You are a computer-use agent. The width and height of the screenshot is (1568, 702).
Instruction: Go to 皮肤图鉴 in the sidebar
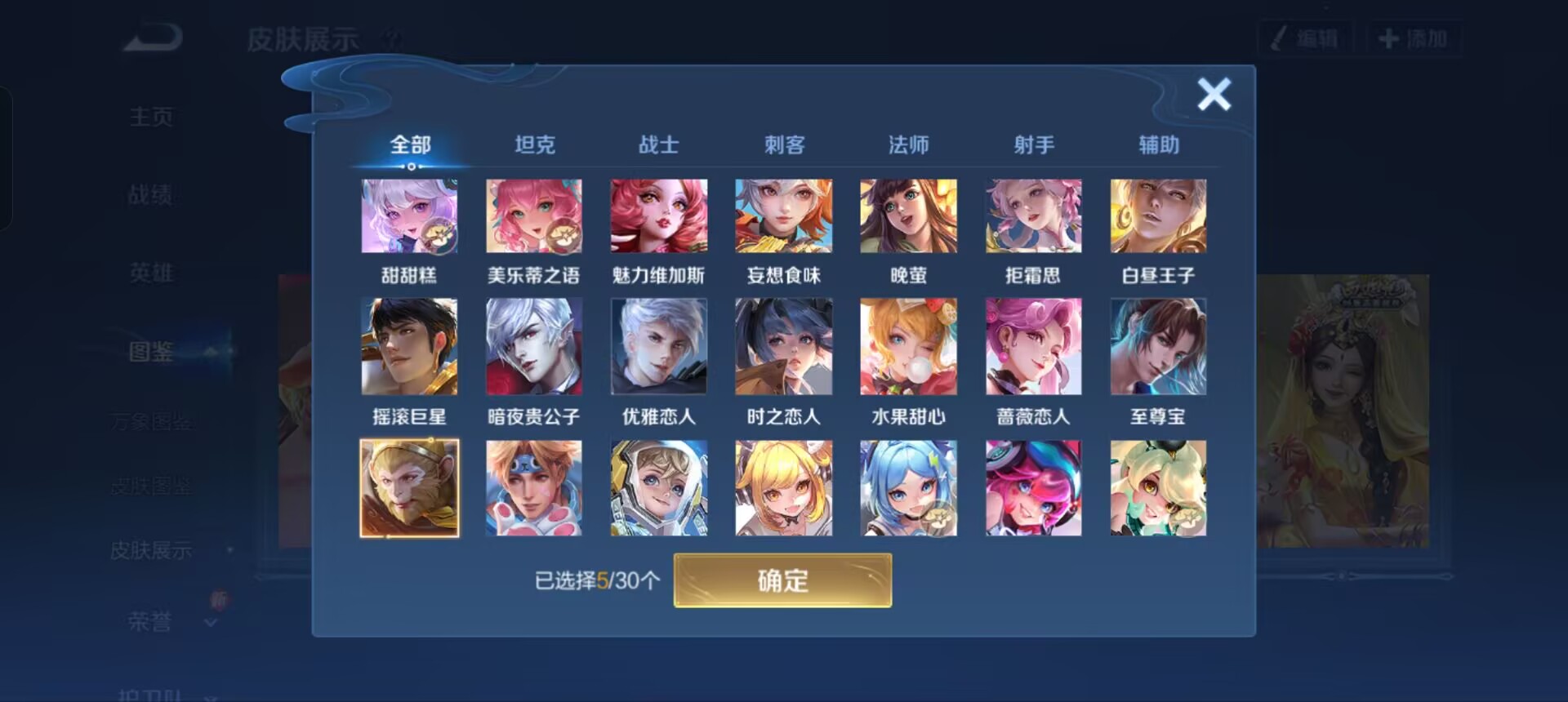click(152, 487)
